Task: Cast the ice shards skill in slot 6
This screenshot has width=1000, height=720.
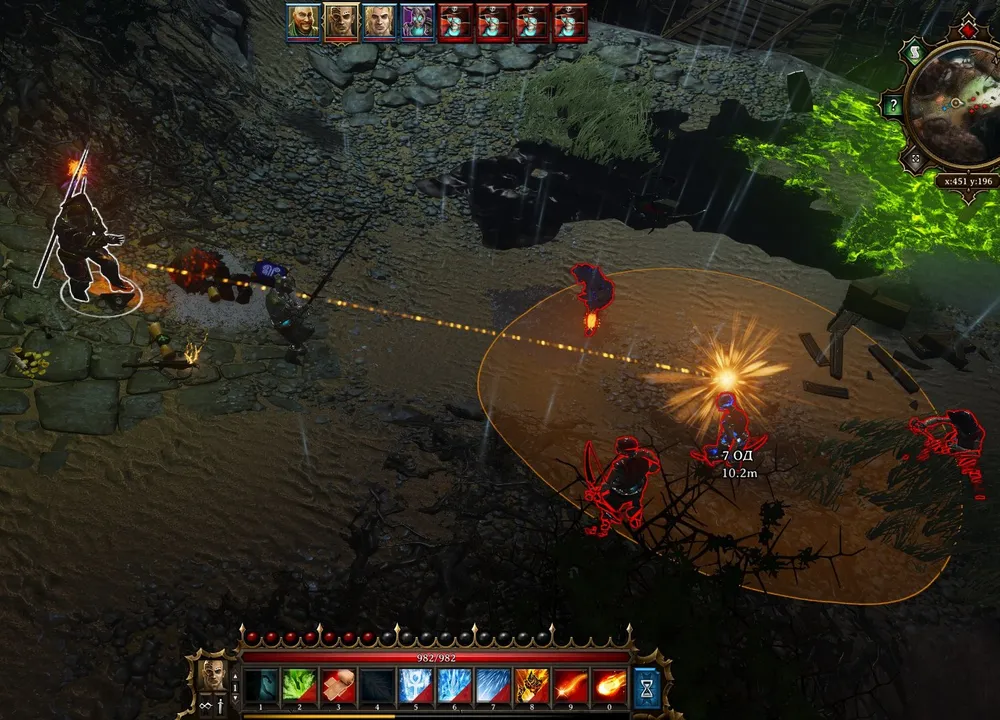Action: coord(455,686)
